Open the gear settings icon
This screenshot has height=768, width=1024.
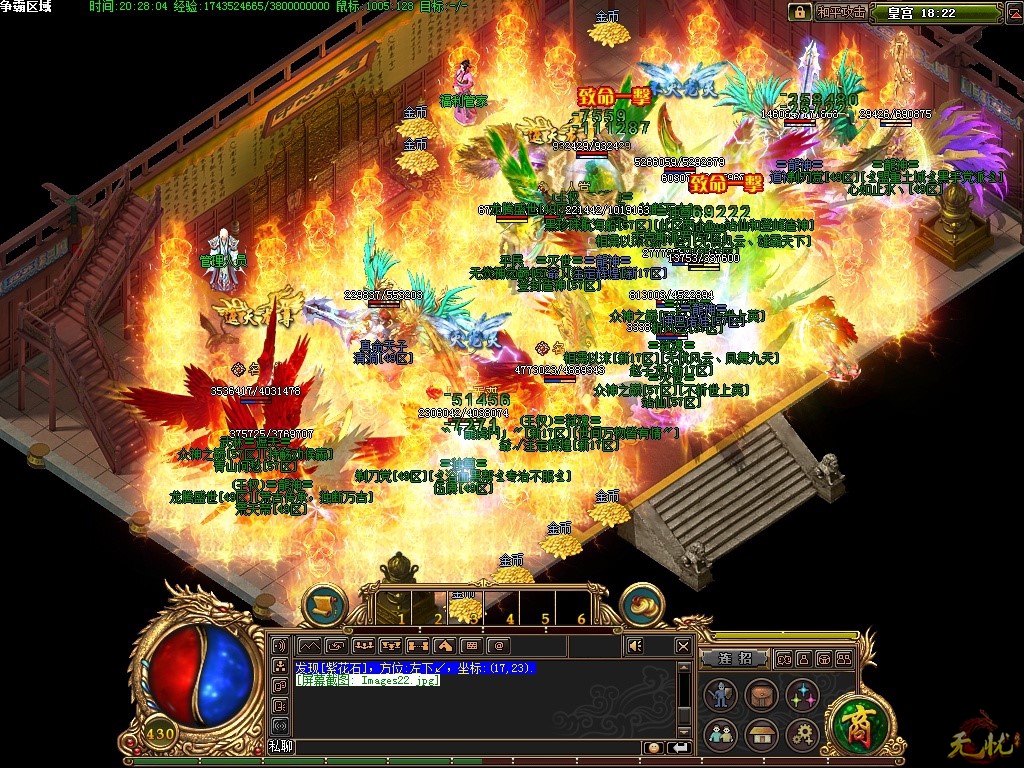pos(803,736)
